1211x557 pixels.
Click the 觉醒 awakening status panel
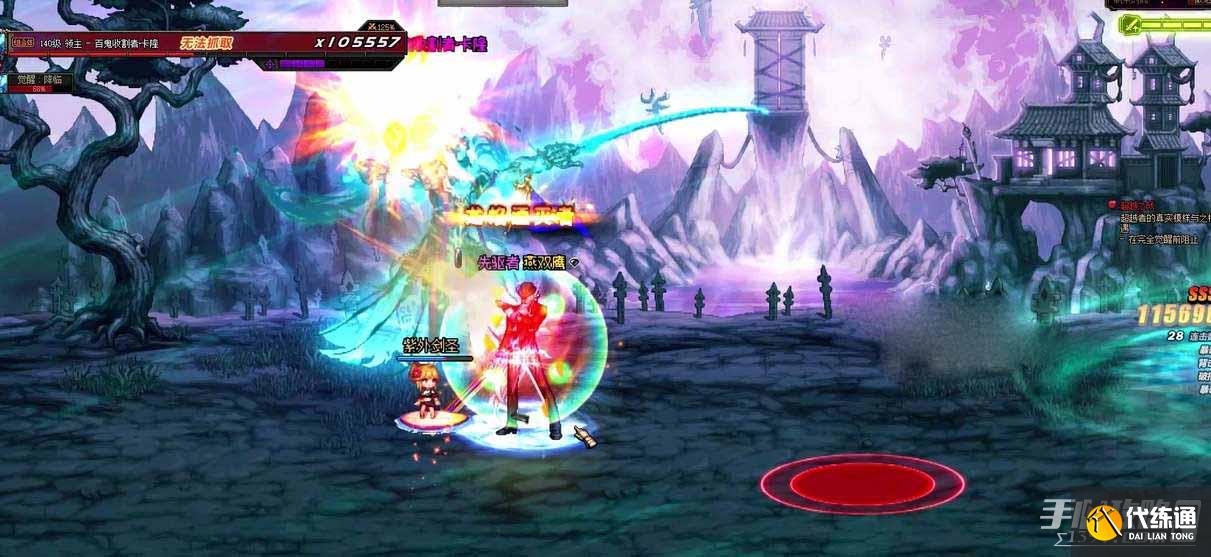[x=37, y=82]
